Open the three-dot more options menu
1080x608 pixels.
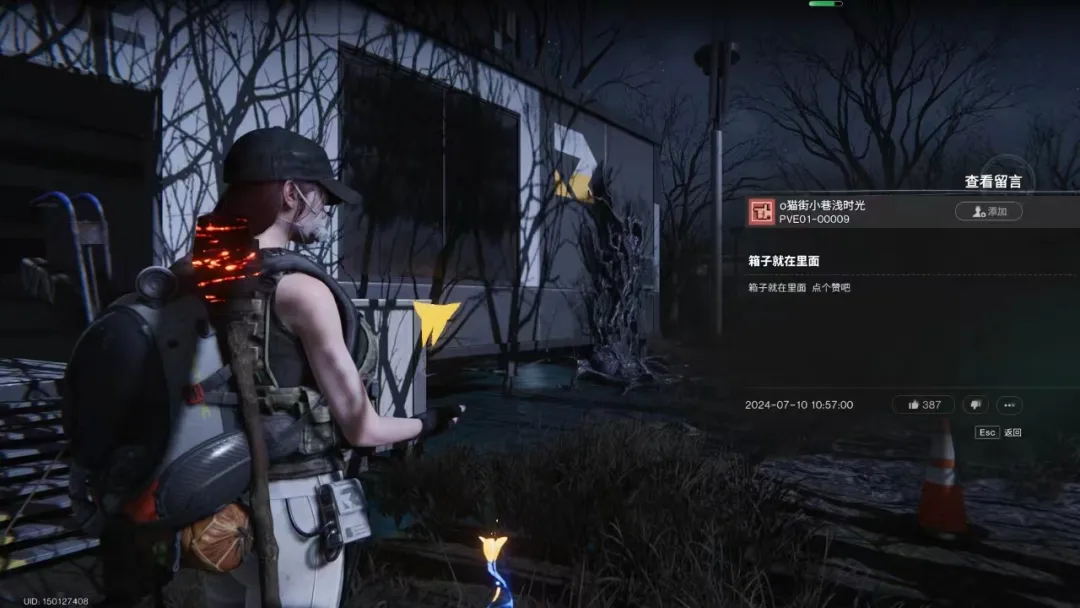[x=1008, y=405]
